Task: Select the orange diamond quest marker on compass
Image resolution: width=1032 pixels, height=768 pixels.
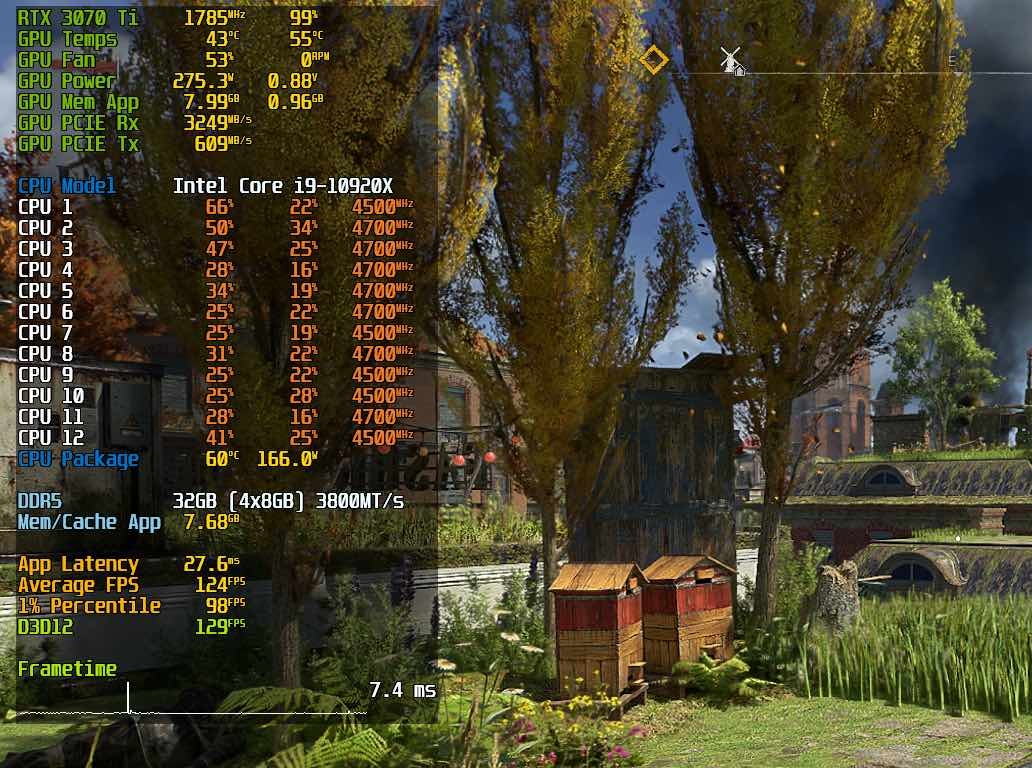Action: [x=653, y=60]
